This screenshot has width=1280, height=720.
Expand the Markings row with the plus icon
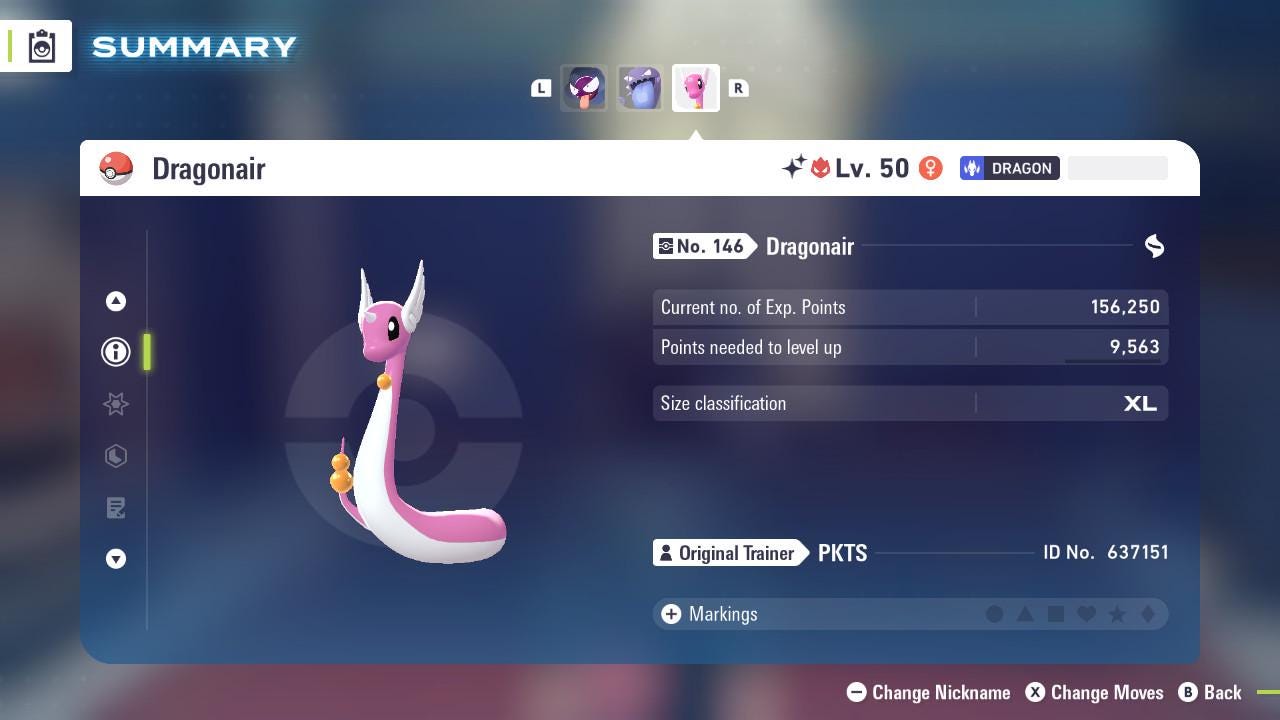[x=669, y=614]
